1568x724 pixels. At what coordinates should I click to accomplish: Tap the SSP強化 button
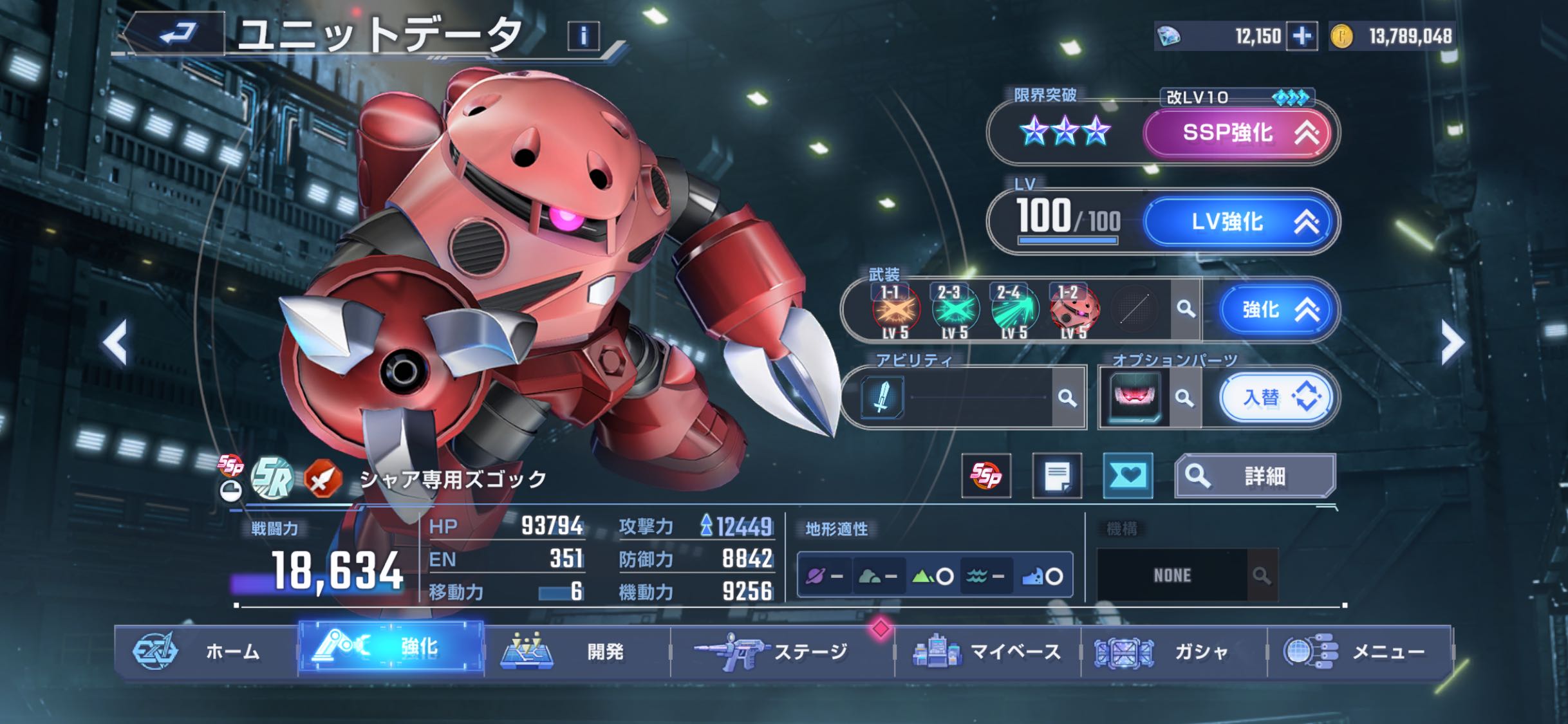(x=1238, y=133)
